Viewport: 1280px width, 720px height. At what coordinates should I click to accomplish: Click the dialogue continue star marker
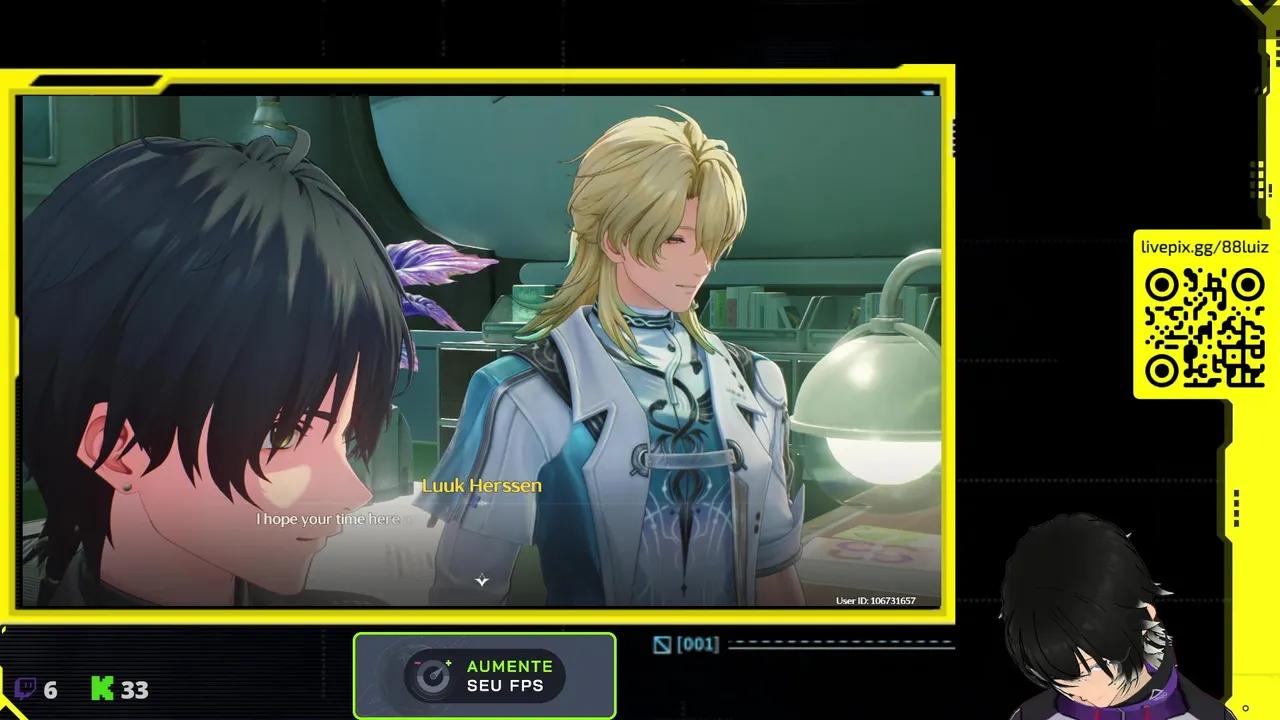click(481, 580)
